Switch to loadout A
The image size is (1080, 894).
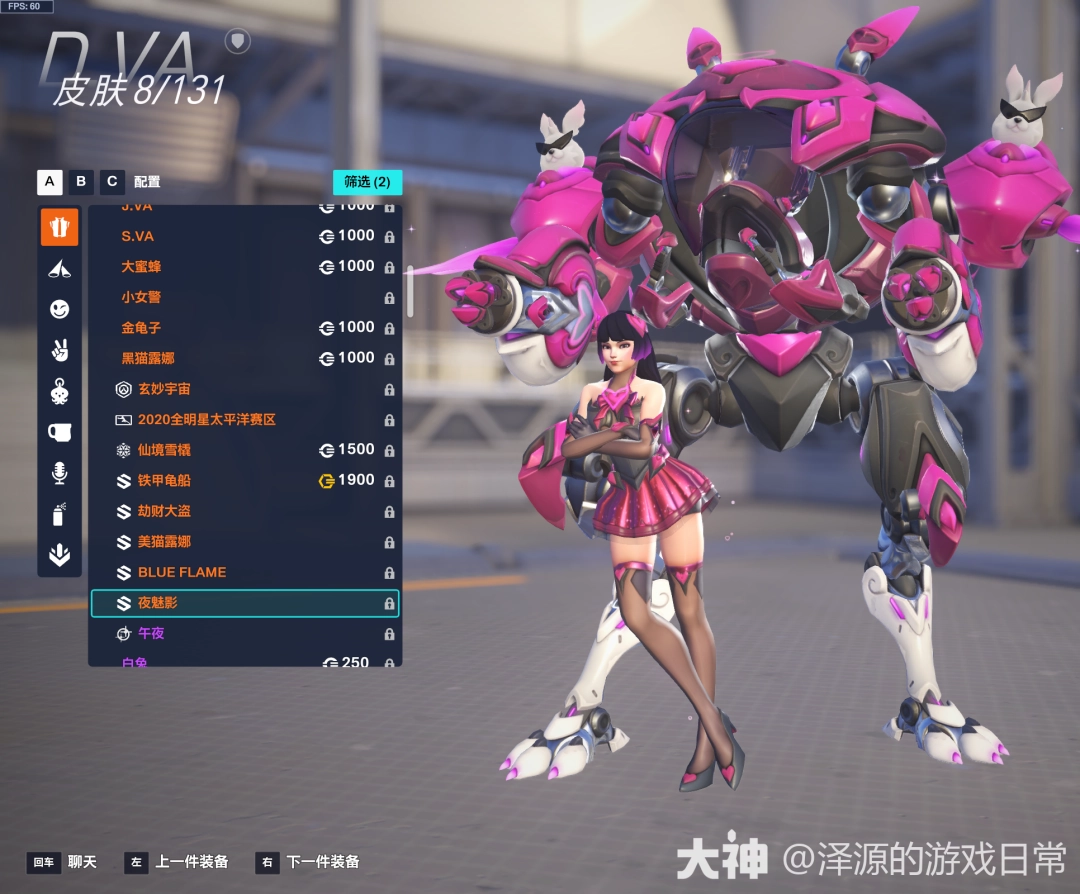click(50, 182)
